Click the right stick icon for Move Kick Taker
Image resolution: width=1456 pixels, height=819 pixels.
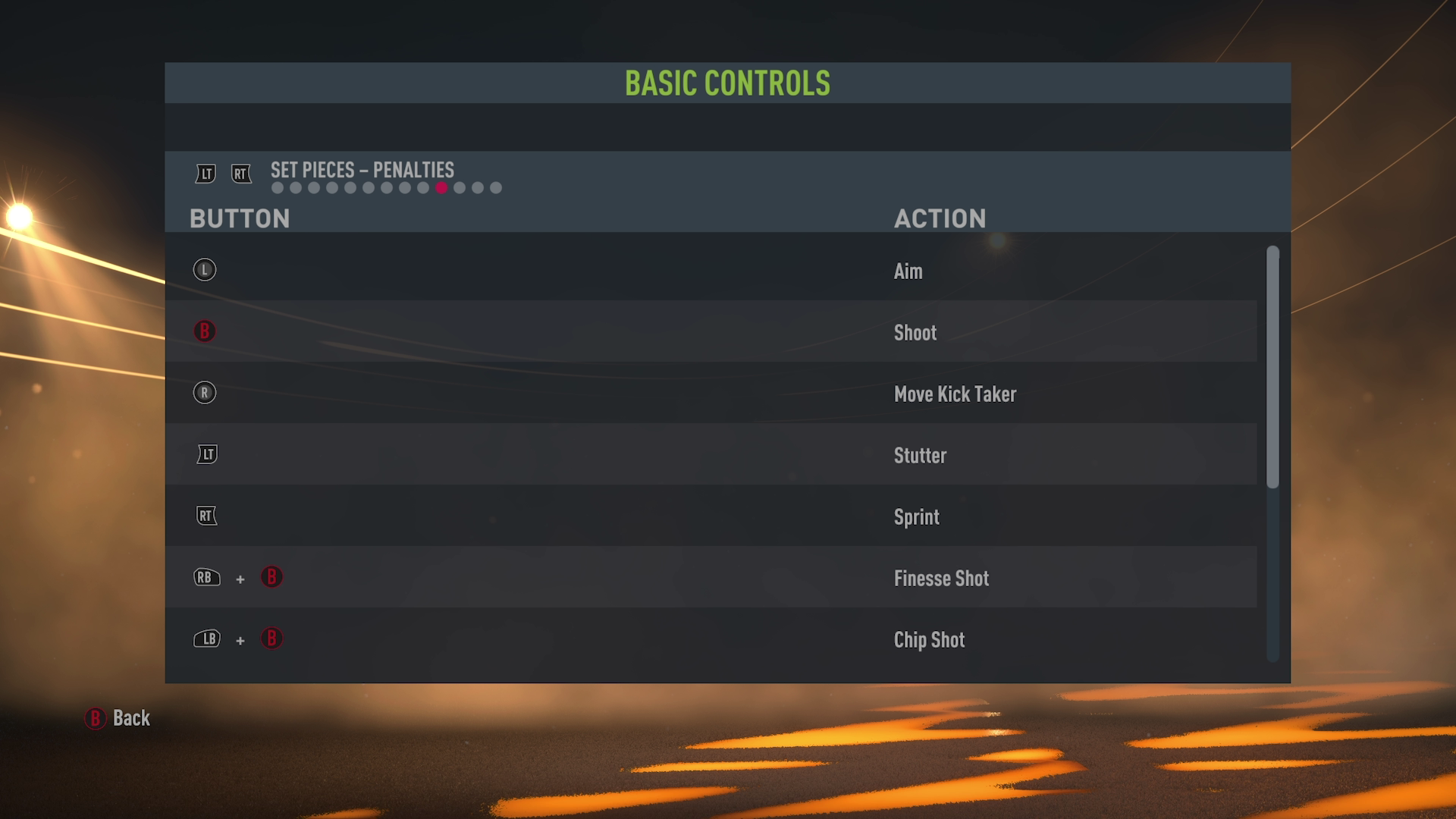[x=204, y=394]
